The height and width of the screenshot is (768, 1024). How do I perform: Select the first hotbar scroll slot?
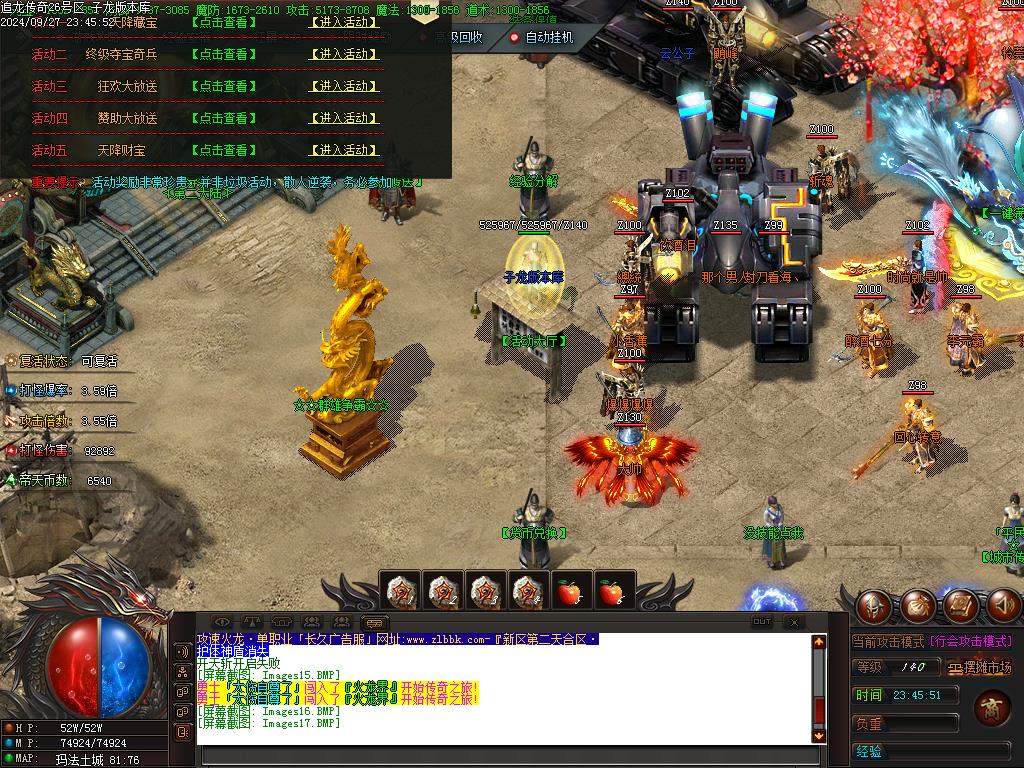[x=403, y=592]
